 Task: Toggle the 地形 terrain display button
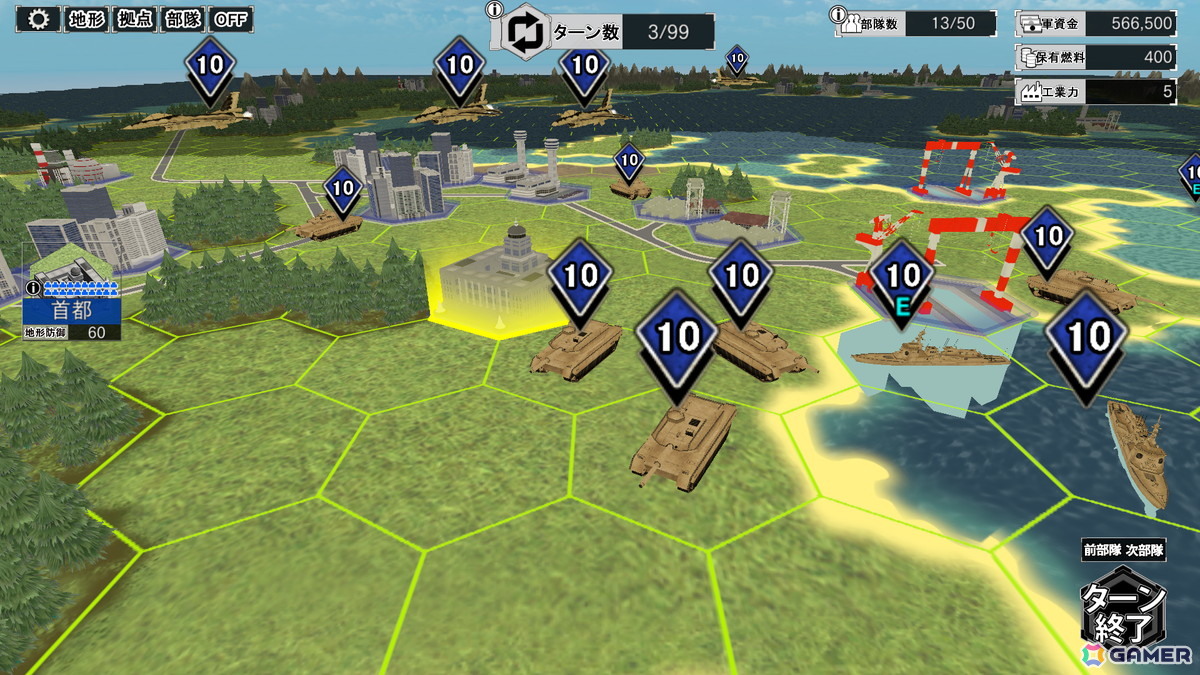pos(87,19)
